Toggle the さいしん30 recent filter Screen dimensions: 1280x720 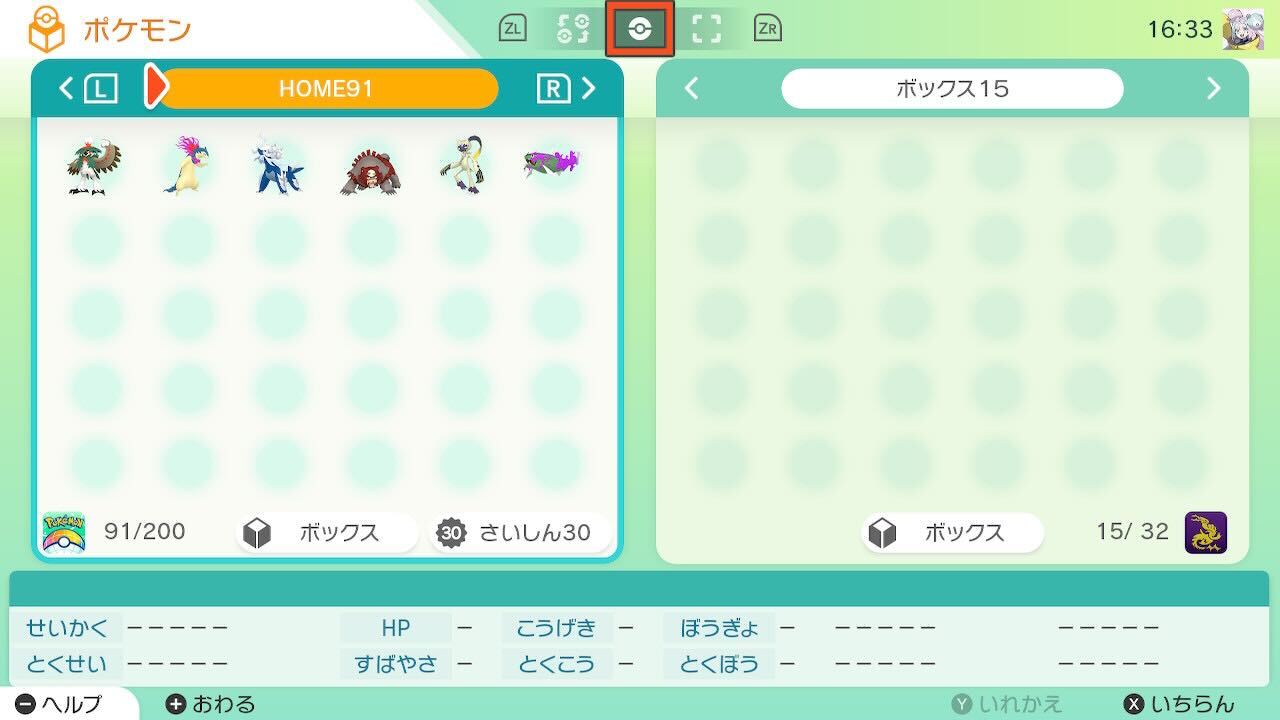click(x=516, y=533)
